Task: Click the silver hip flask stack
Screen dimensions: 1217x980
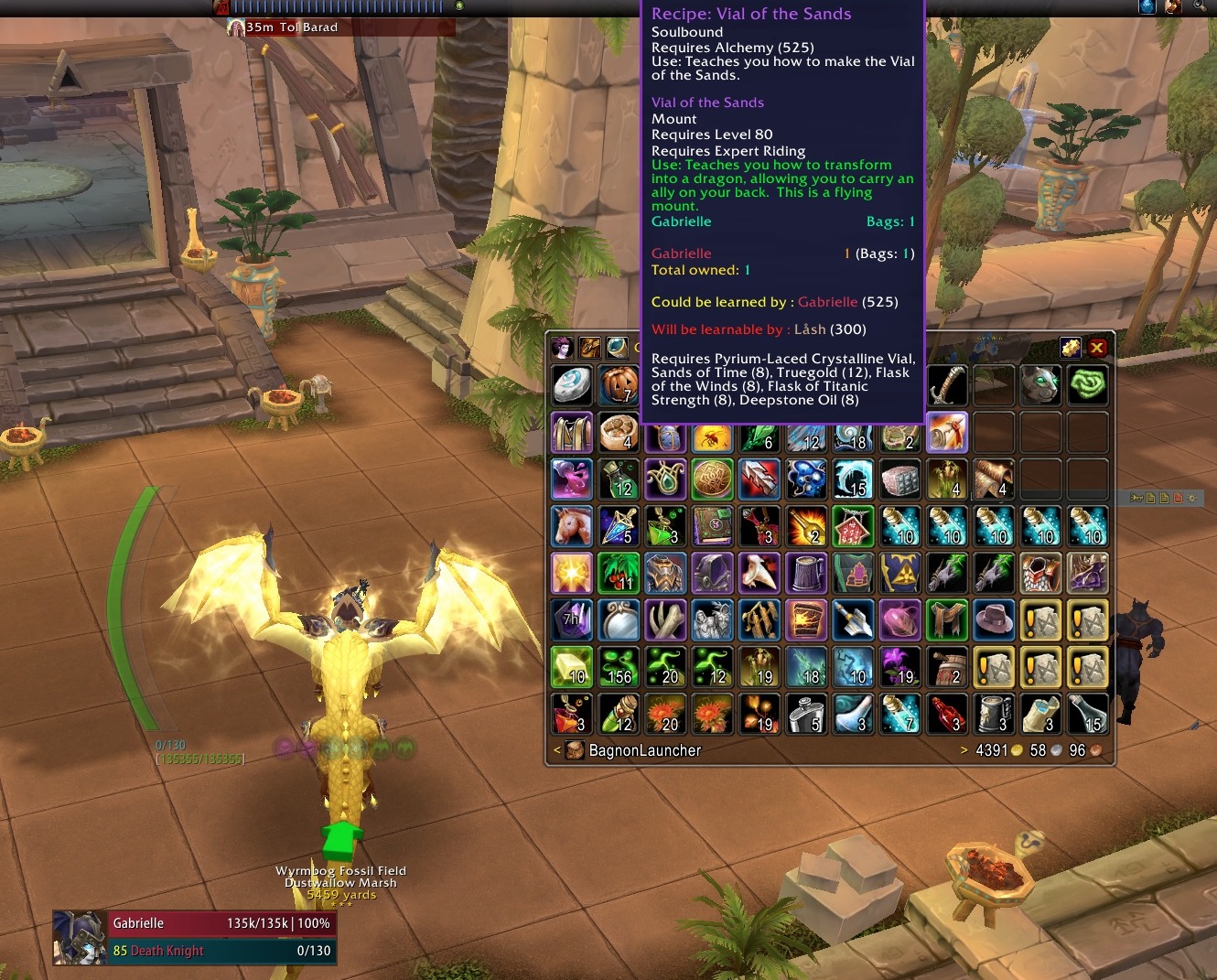Action: 806,714
